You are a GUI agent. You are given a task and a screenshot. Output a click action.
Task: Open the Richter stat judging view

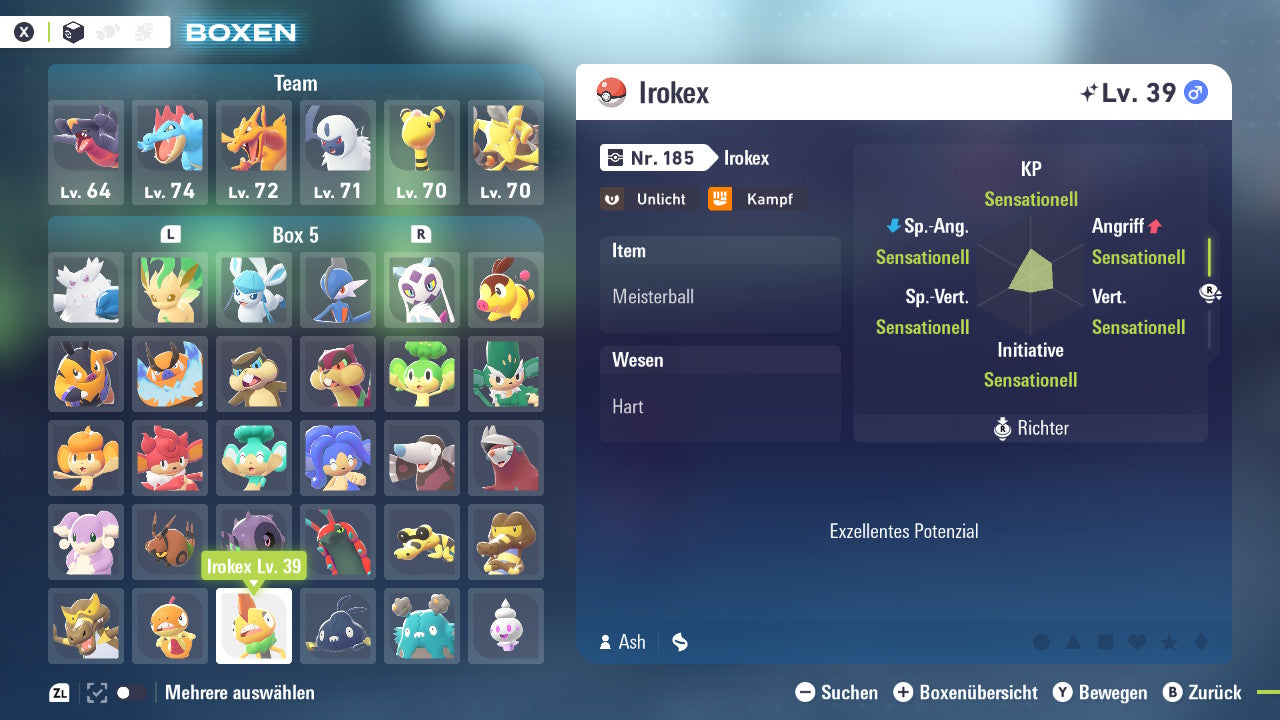coord(1030,428)
